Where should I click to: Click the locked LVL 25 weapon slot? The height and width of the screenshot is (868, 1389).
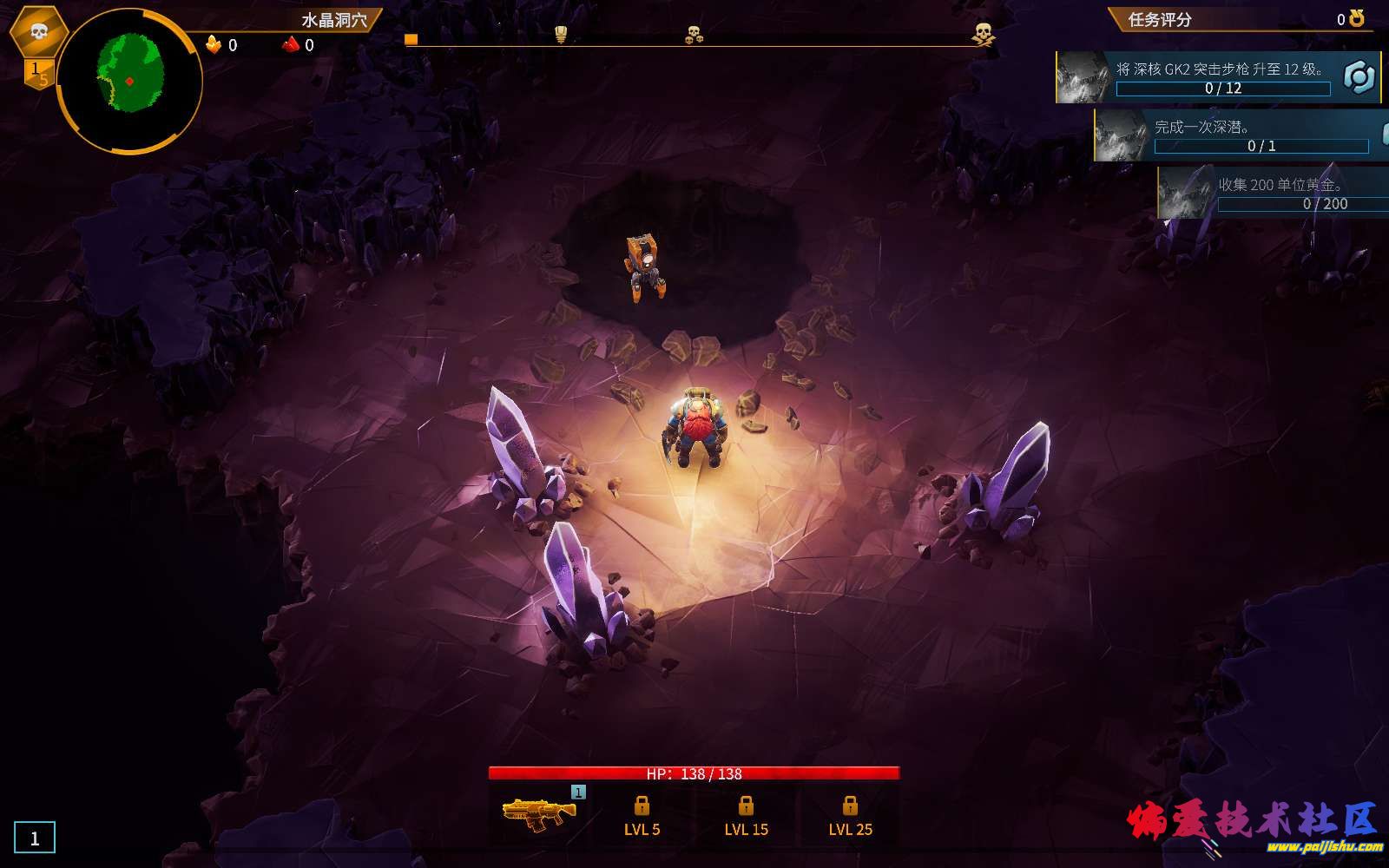pos(850,817)
